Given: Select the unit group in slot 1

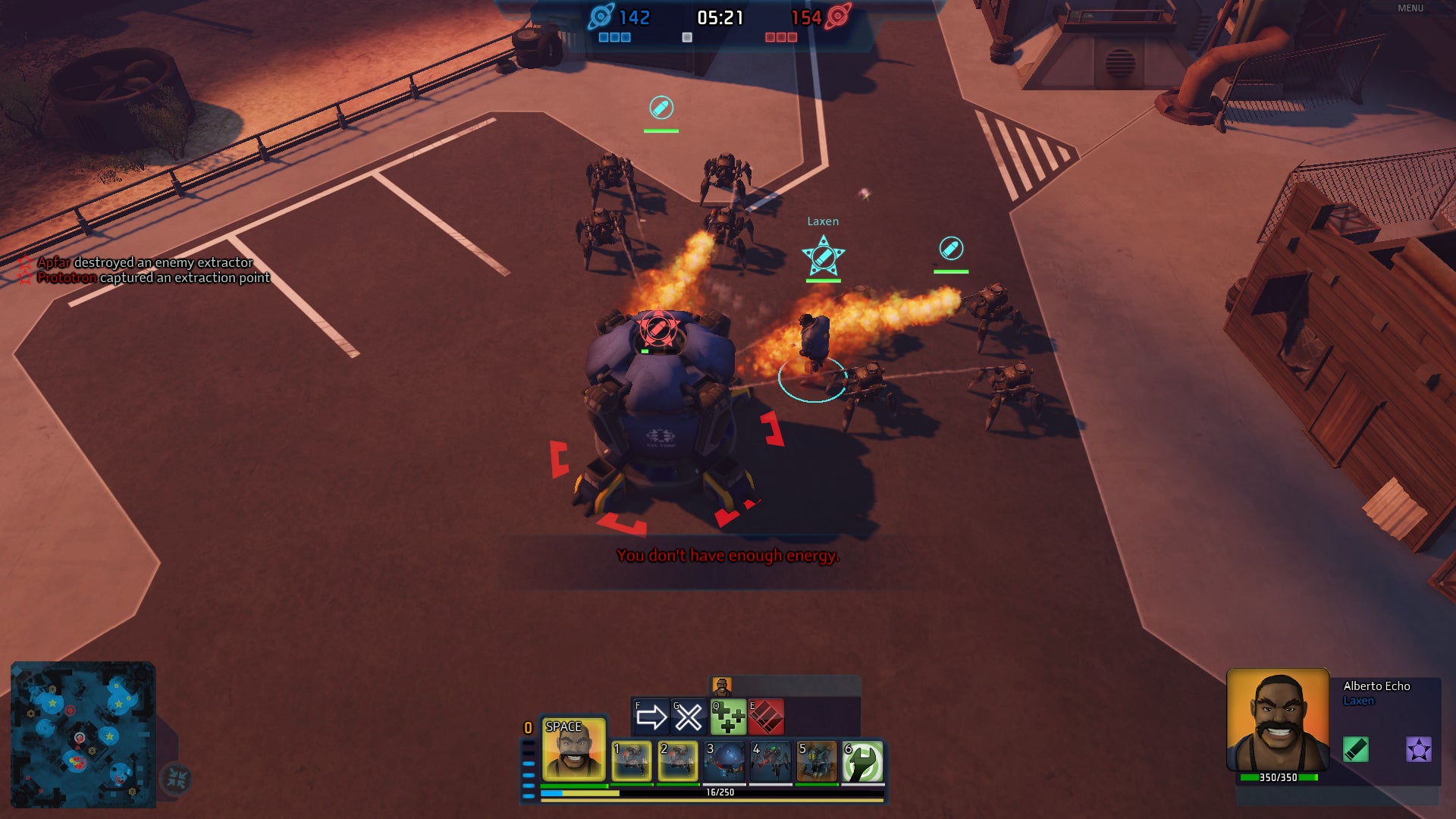Looking at the screenshot, I should [x=631, y=761].
